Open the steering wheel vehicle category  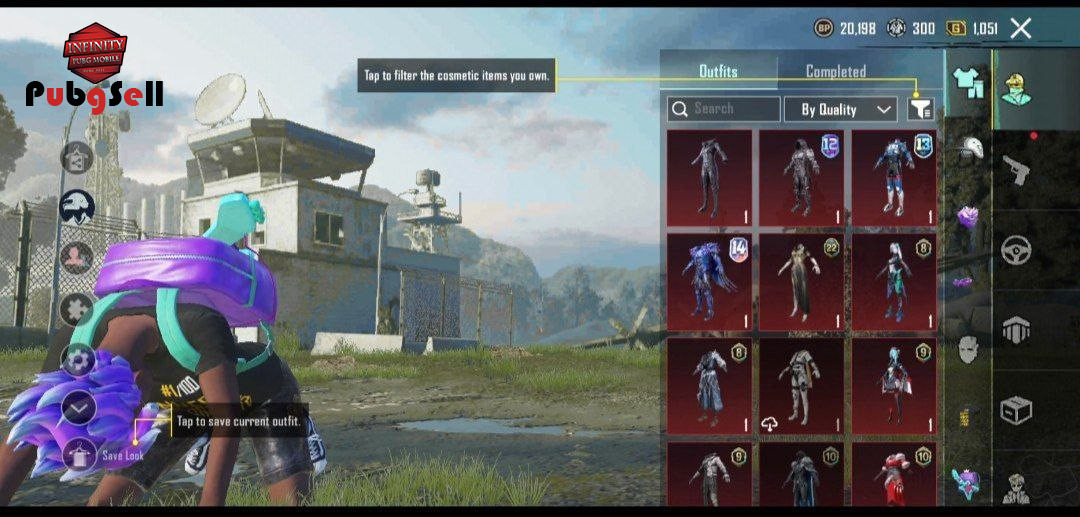[1017, 249]
